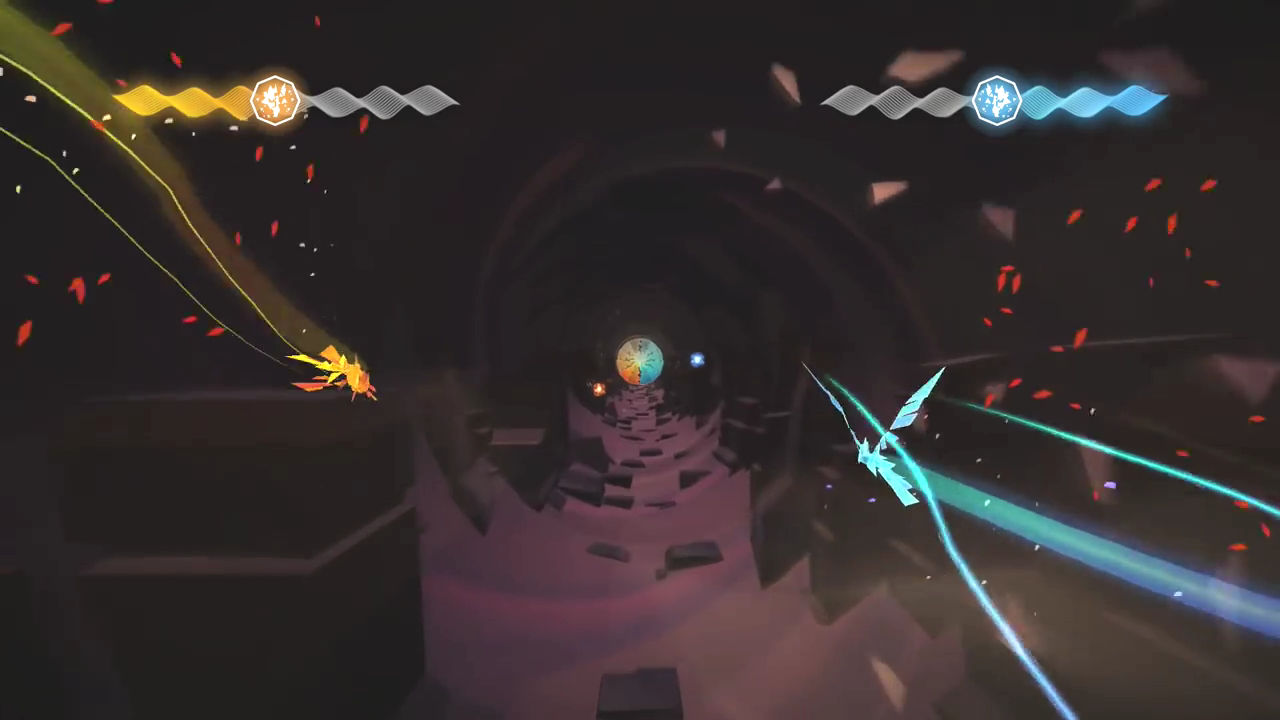Expand the grey wave left of the blue emblem
Viewport: 1280px width, 720px height.
(895, 100)
